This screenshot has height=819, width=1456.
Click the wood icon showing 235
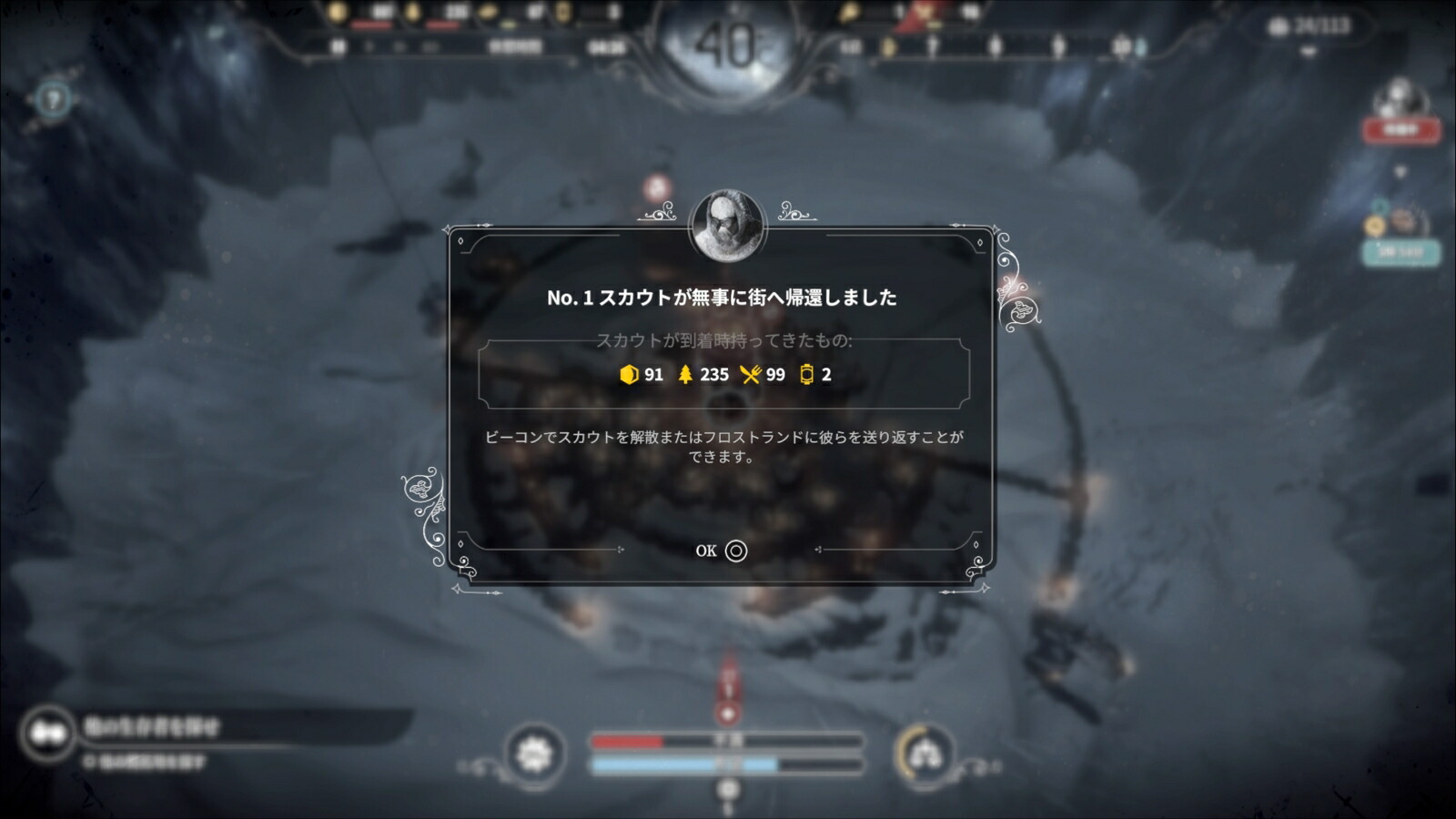[685, 375]
